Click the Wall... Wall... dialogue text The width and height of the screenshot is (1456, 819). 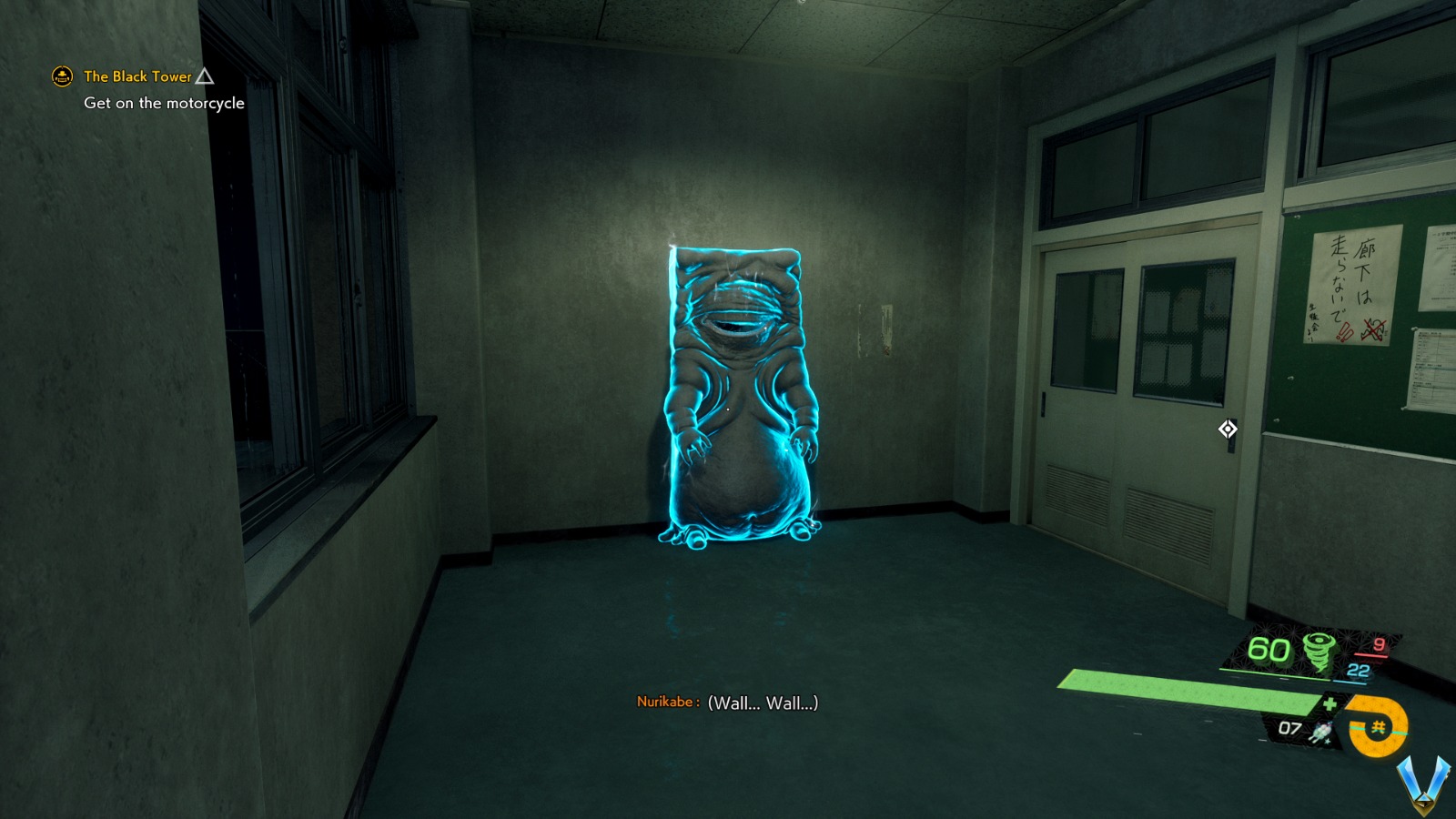pos(763,703)
